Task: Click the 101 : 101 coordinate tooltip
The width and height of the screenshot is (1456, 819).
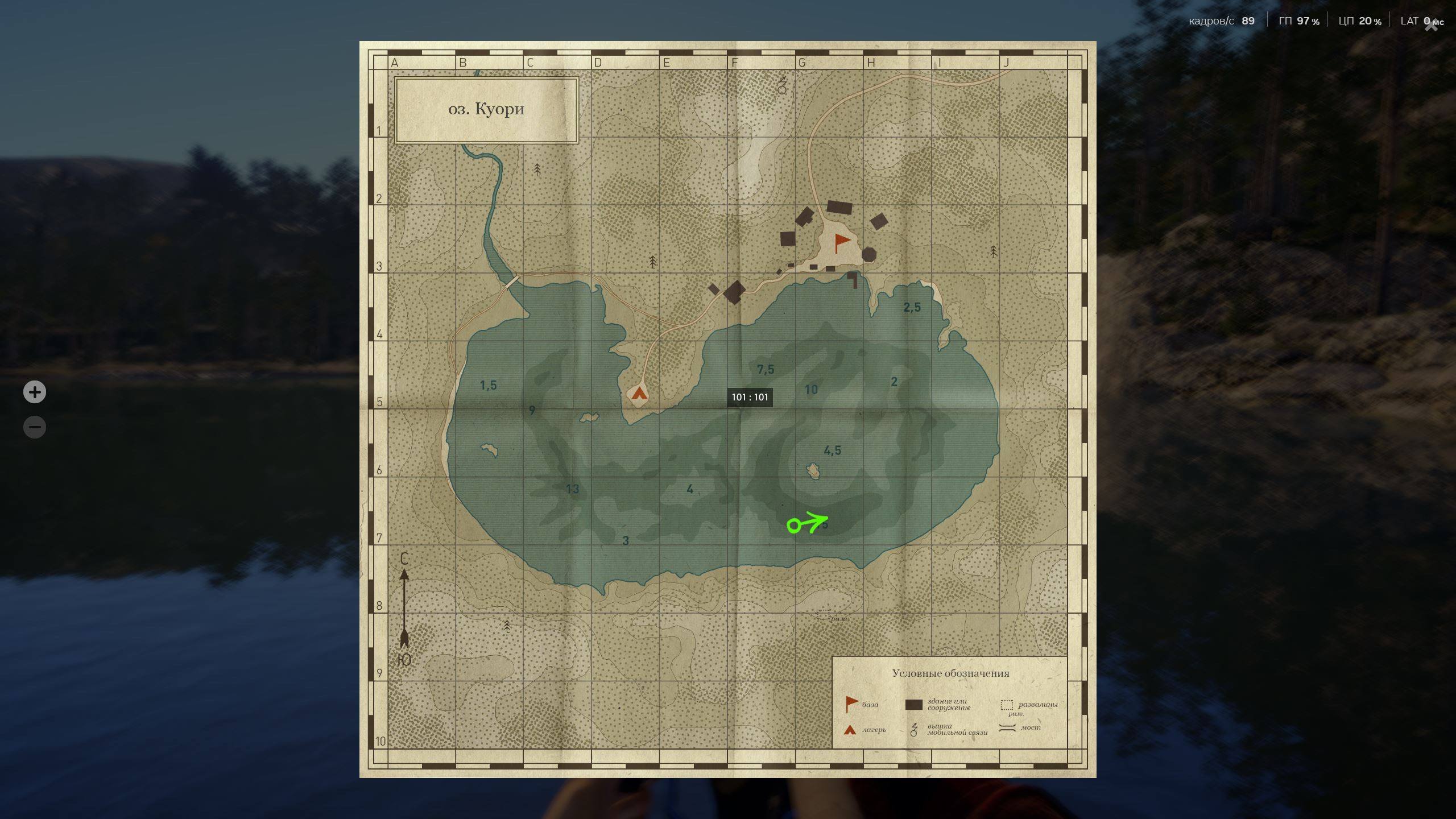Action: (x=750, y=398)
